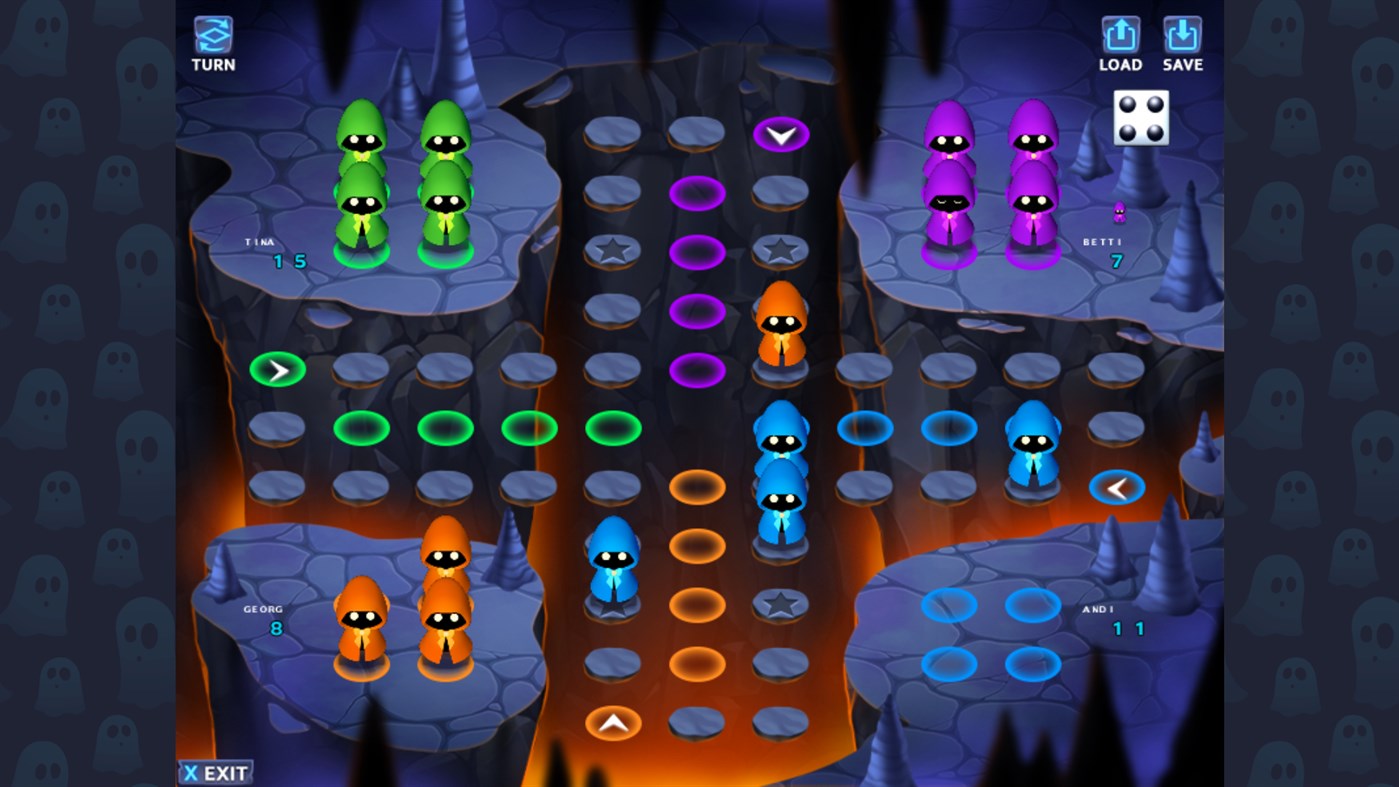1399x787 pixels.
Task: Open the LOAD game icon
Action: coord(1119,35)
